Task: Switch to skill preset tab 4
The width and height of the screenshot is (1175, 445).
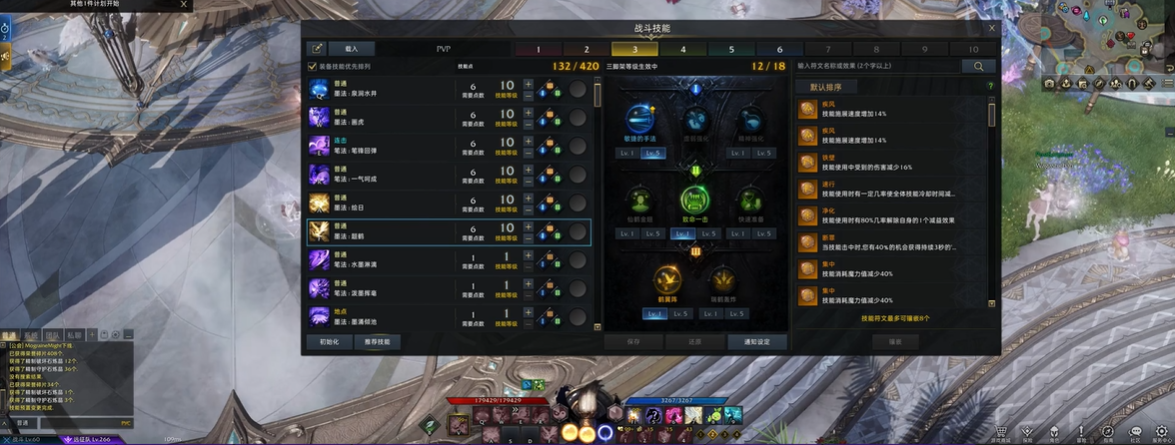Action: point(683,49)
